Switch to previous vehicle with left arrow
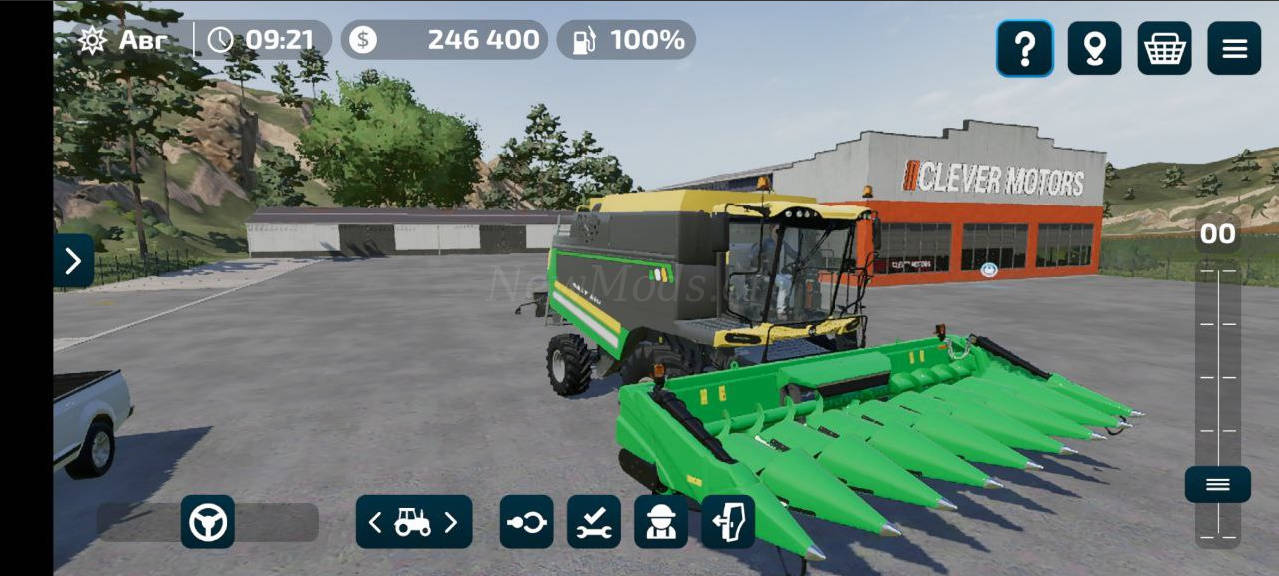Screen dimensions: 1279x576 pos(375,522)
